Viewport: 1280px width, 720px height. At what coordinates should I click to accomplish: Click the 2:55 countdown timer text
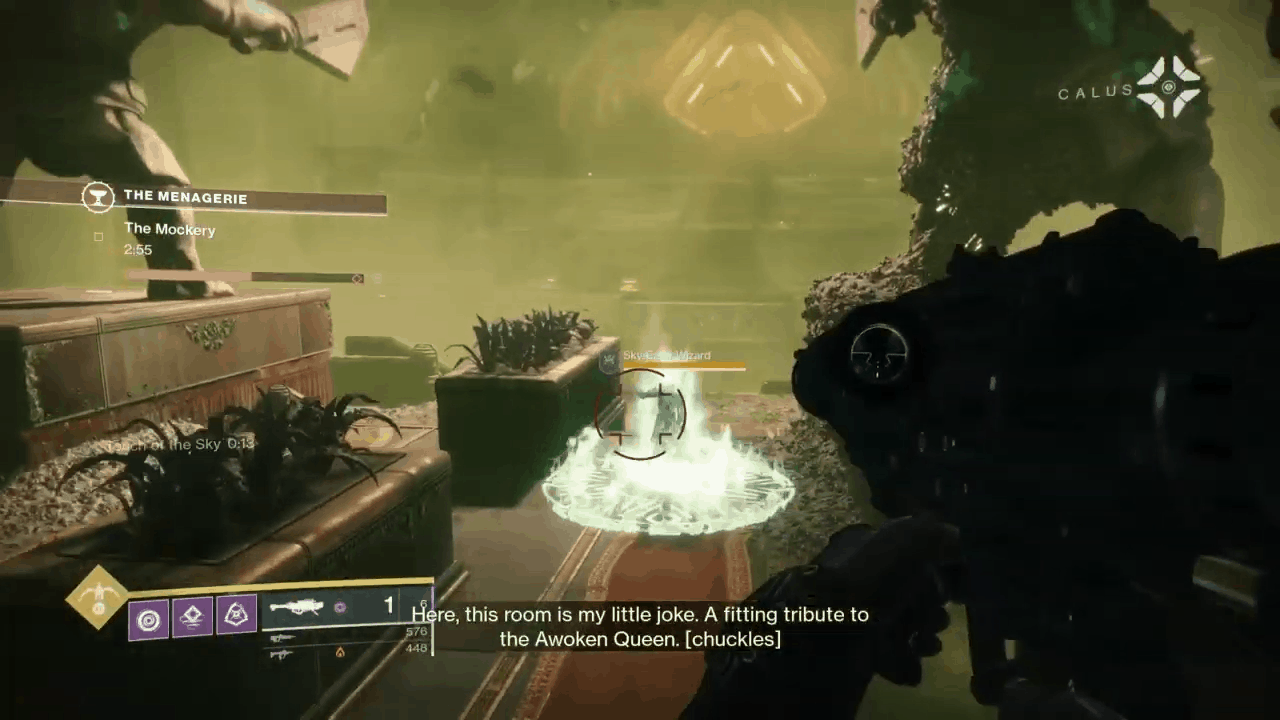pyautogui.click(x=138, y=249)
